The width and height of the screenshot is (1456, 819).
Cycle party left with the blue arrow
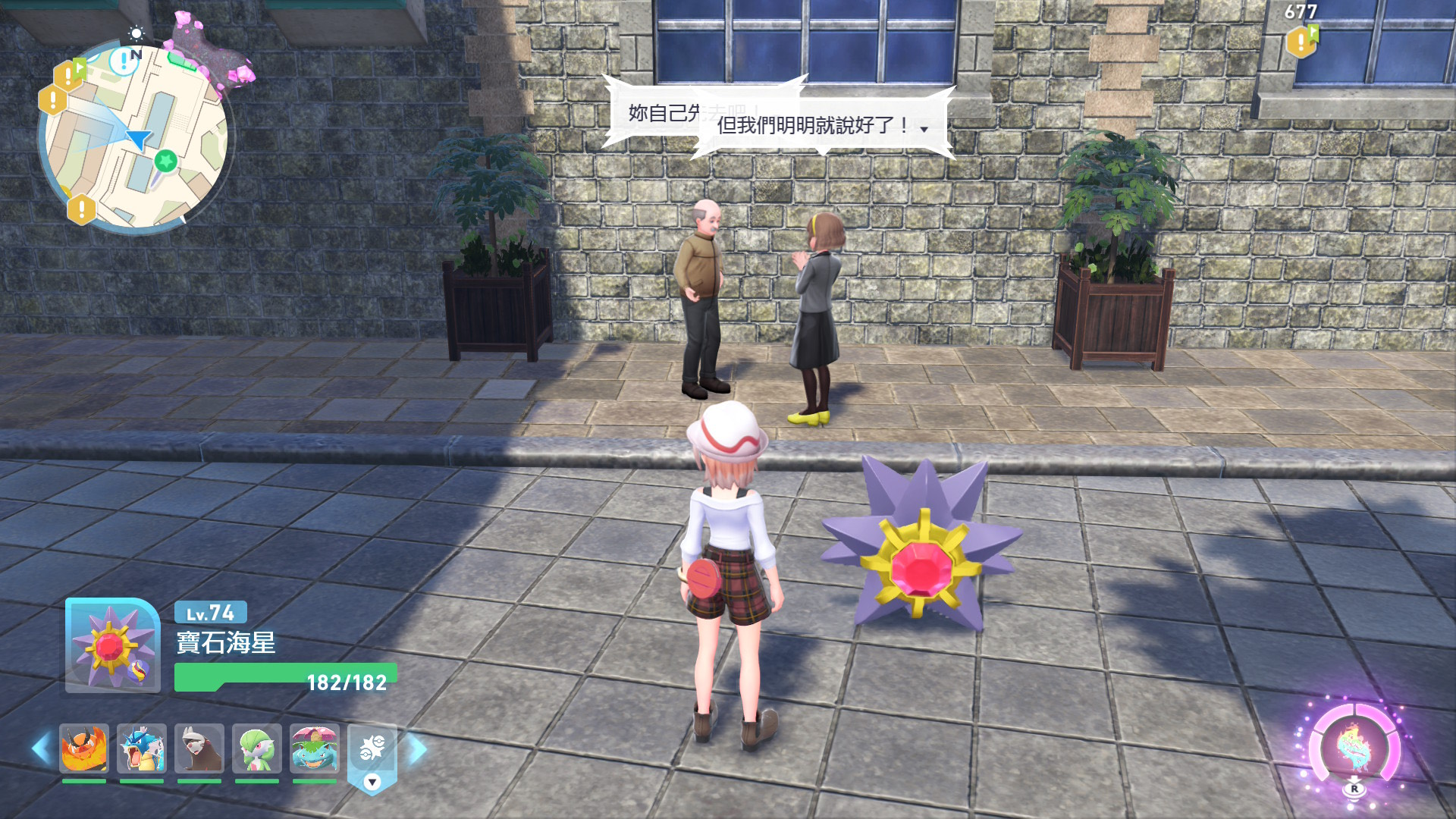coord(41,749)
